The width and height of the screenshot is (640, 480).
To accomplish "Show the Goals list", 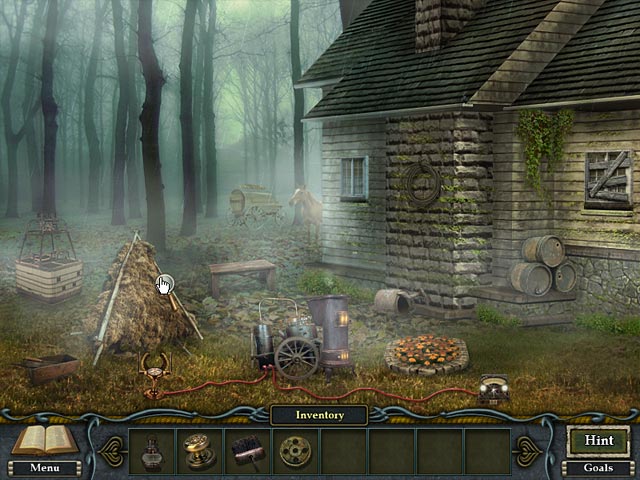I will [x=599, y=467].
